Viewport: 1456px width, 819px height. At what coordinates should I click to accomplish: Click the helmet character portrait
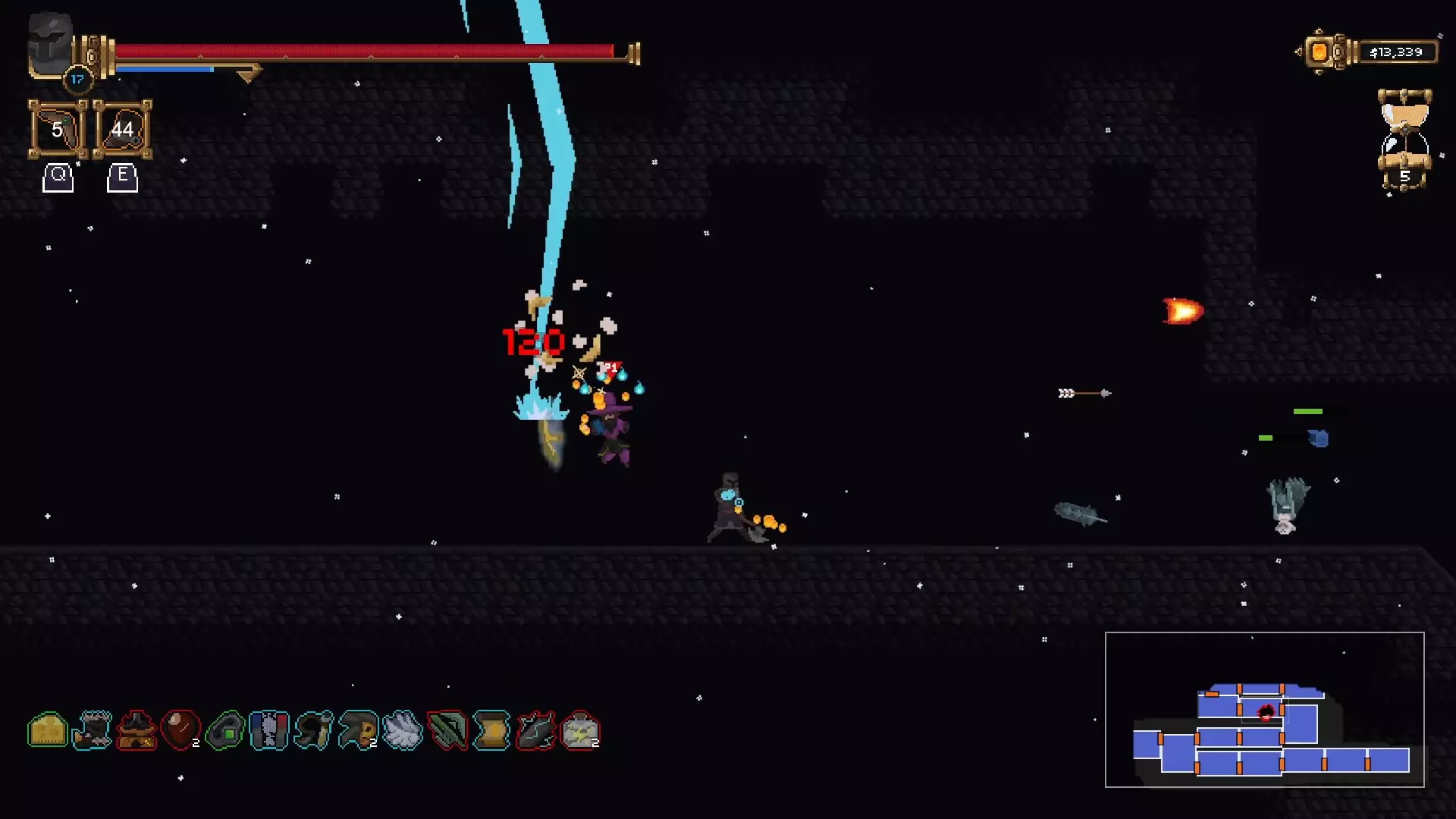point(50,45)
